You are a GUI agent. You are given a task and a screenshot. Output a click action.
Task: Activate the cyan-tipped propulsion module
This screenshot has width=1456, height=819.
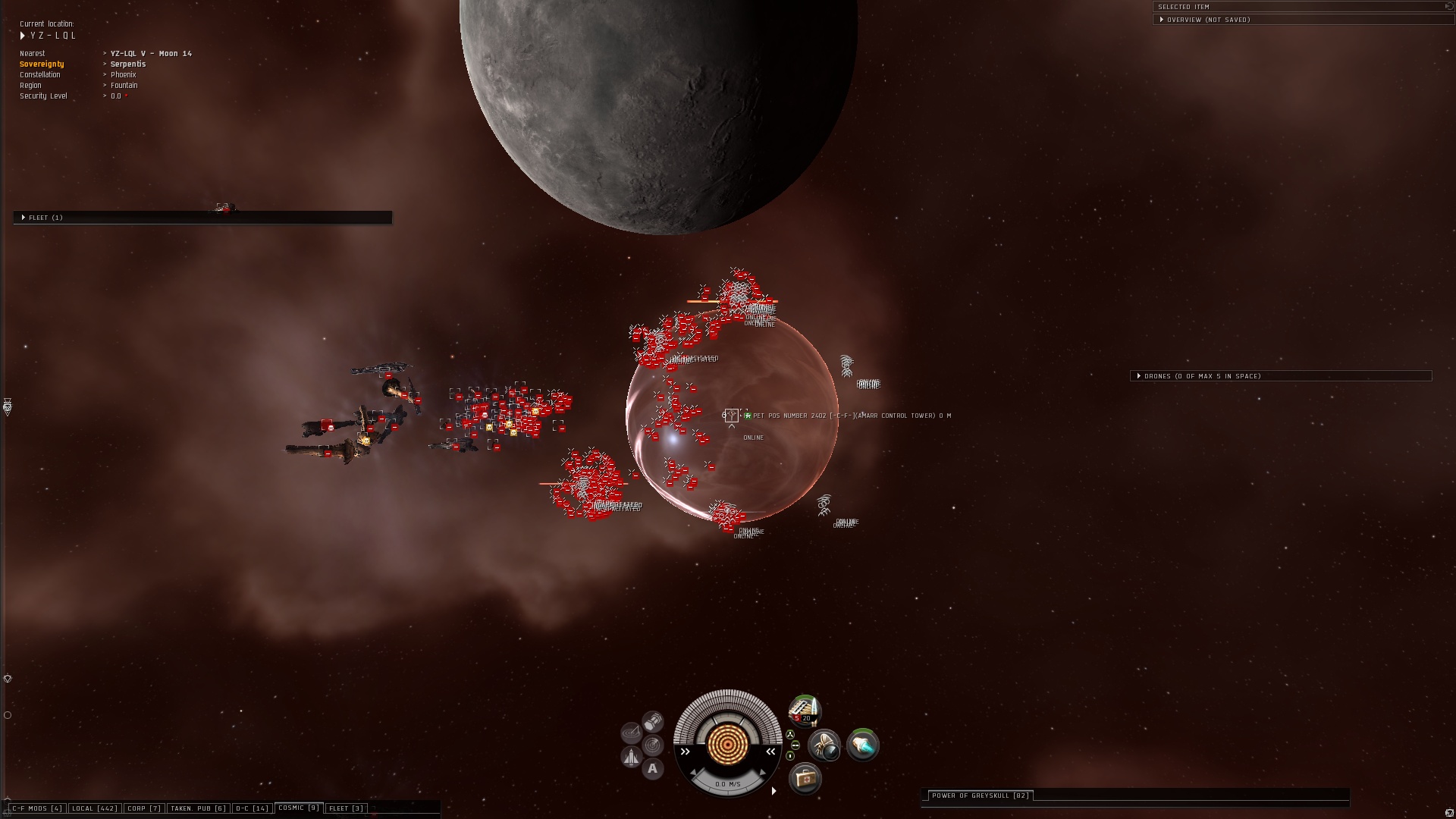(x=862, y=745)
